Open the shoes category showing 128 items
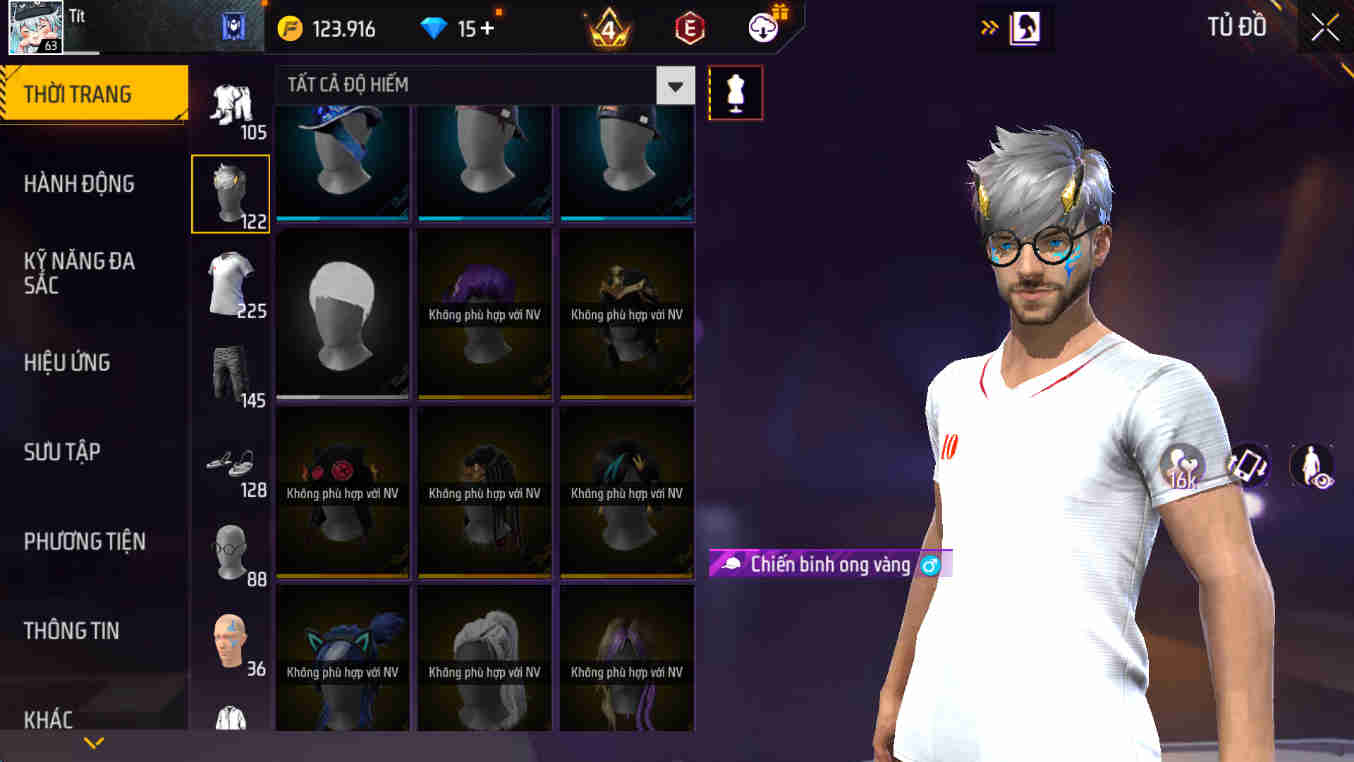Image resolution: width=1354 pixels, height=762 pixels. 230,460
